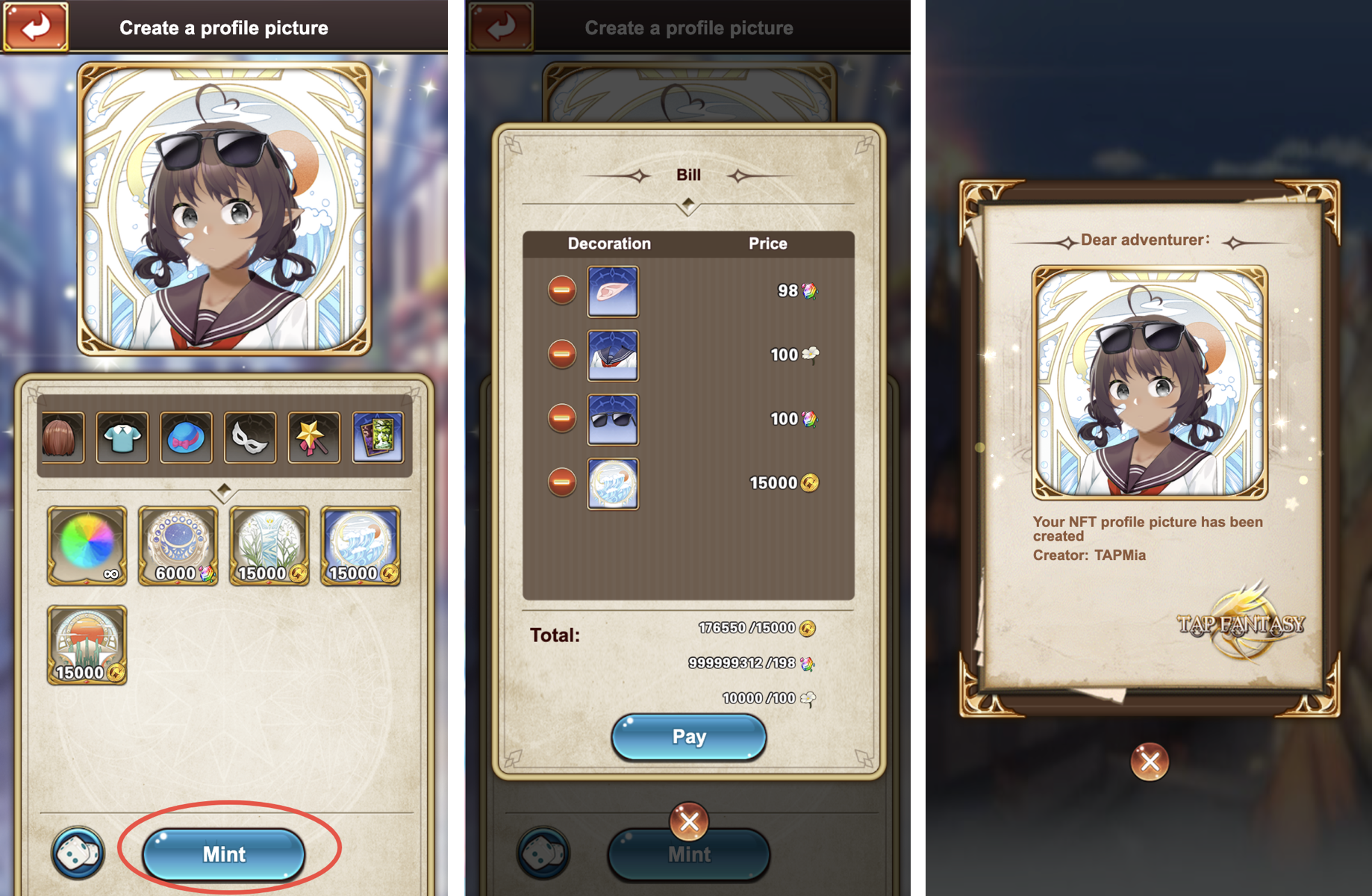Randomize the avatar with the dice button

click(x=78, y=853)
